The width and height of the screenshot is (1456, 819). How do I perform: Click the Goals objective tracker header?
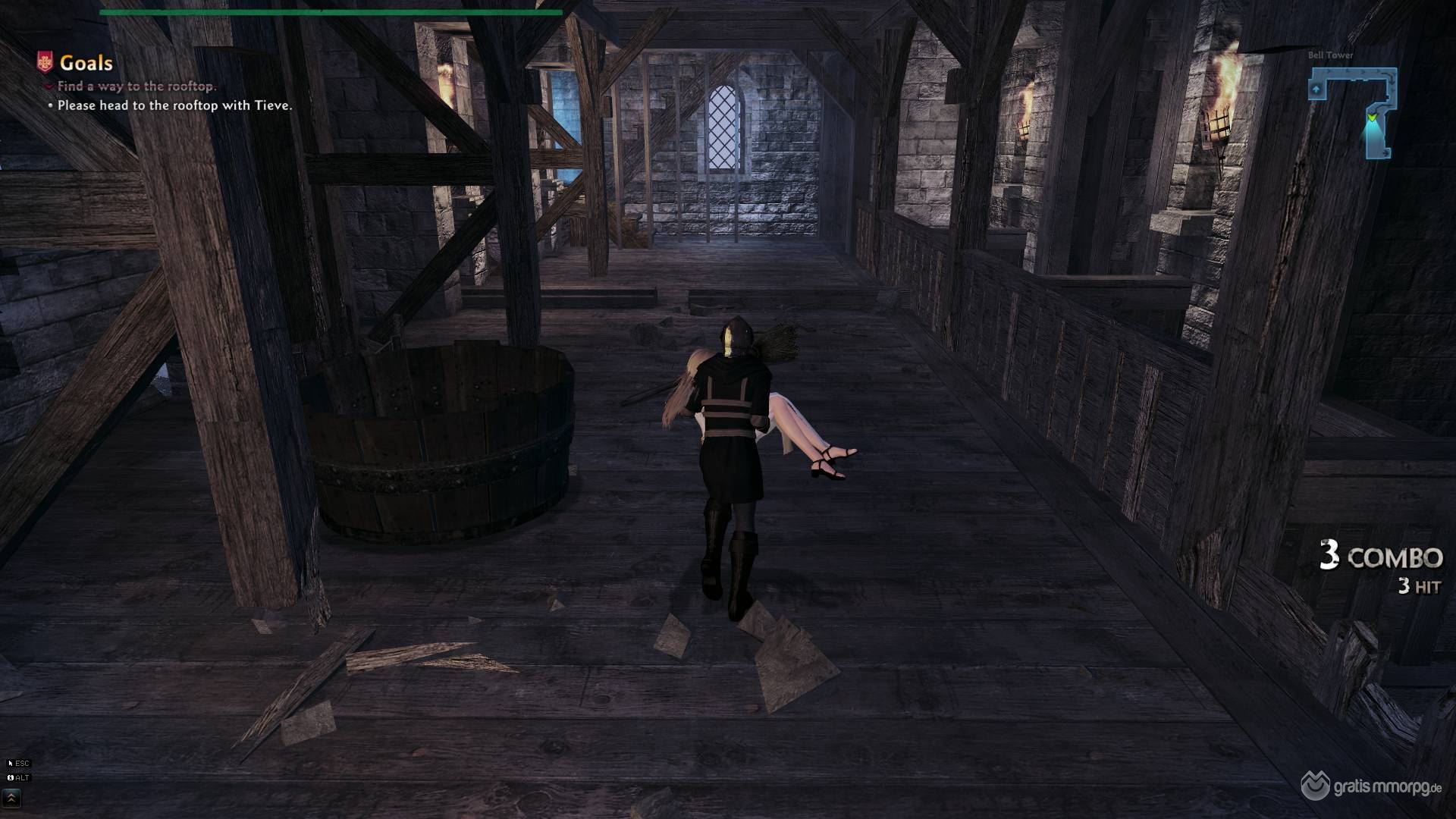[x=85, y=63]
